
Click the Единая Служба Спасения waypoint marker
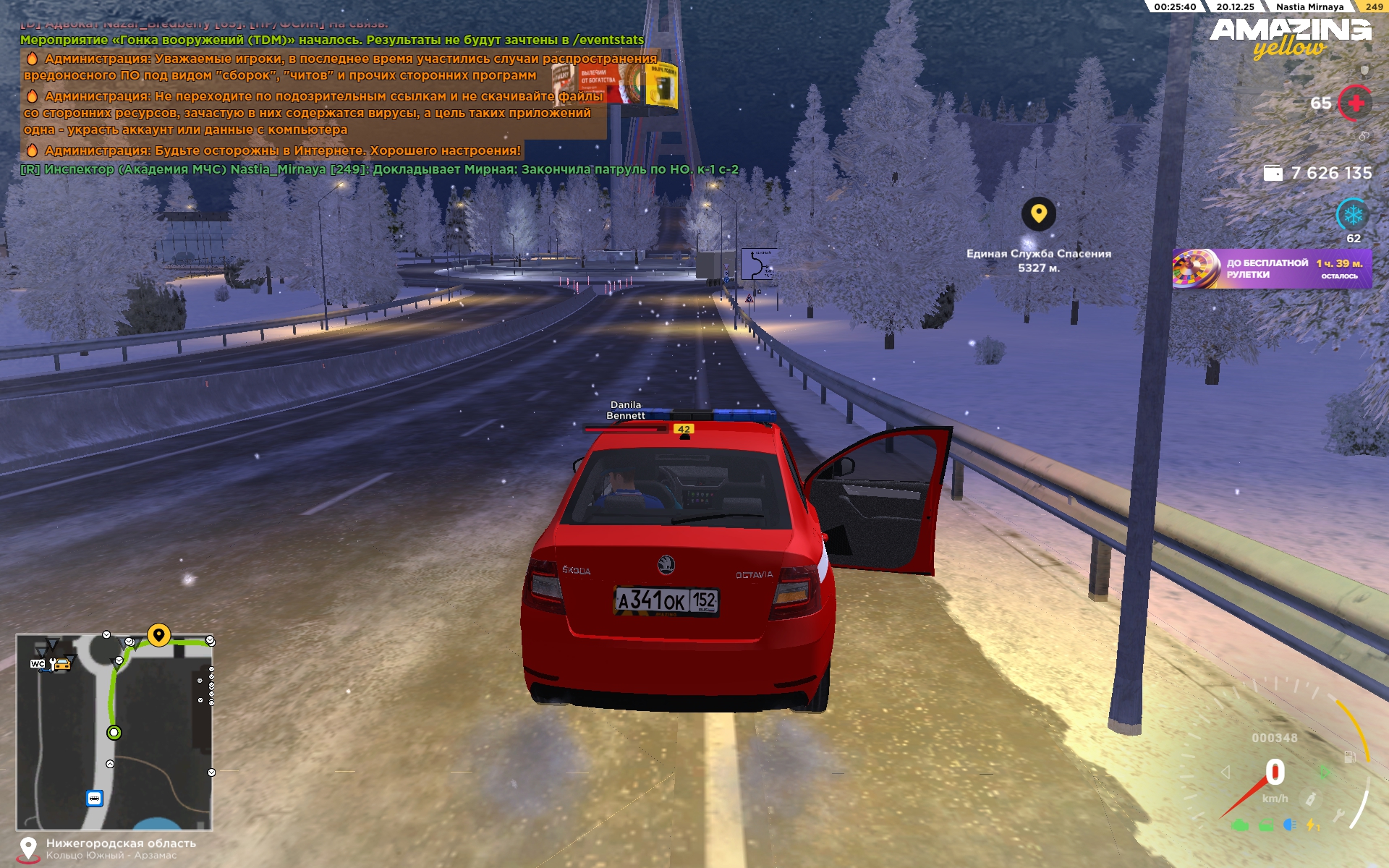pos(1038,214)
